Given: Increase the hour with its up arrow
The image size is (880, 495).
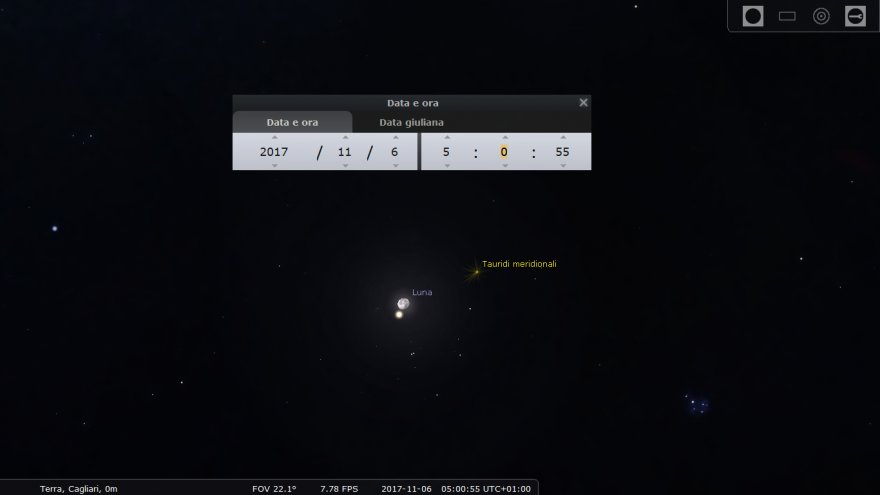Looking at the screenshot, I should pyautogui.click(x=446, y=137).
